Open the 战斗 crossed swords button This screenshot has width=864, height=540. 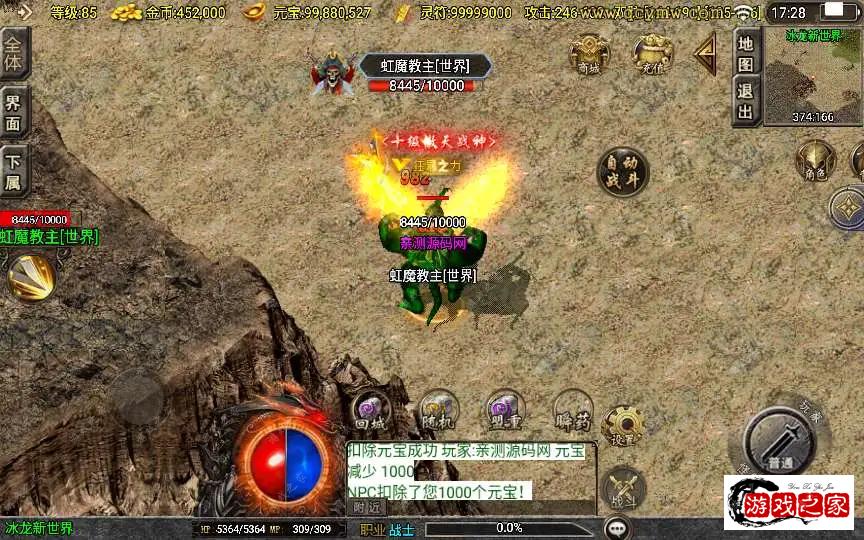pyautogui.click(x=625, y=487)
